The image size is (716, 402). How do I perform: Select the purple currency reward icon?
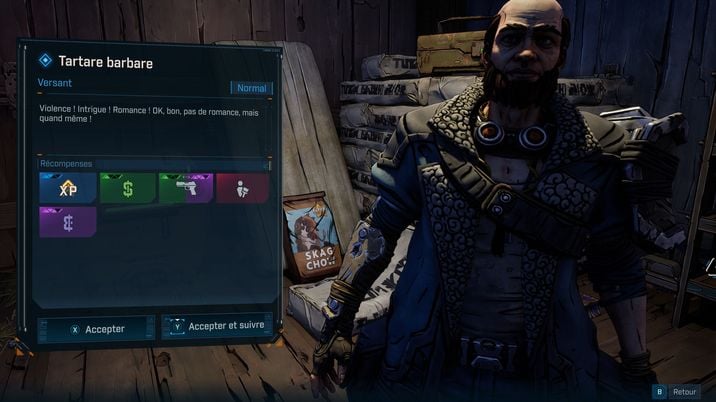67,222
